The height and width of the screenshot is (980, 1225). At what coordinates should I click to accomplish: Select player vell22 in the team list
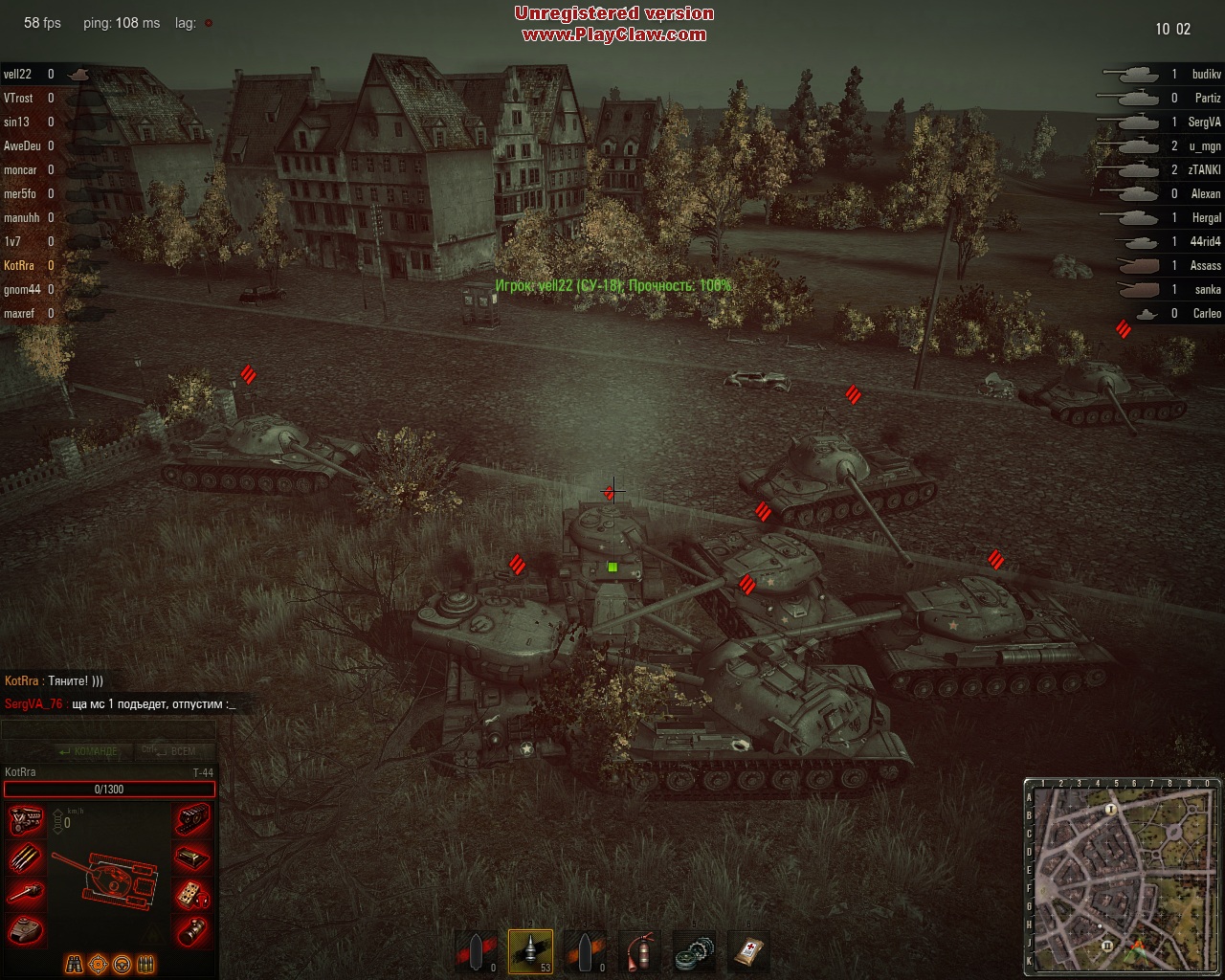point(18,75)
